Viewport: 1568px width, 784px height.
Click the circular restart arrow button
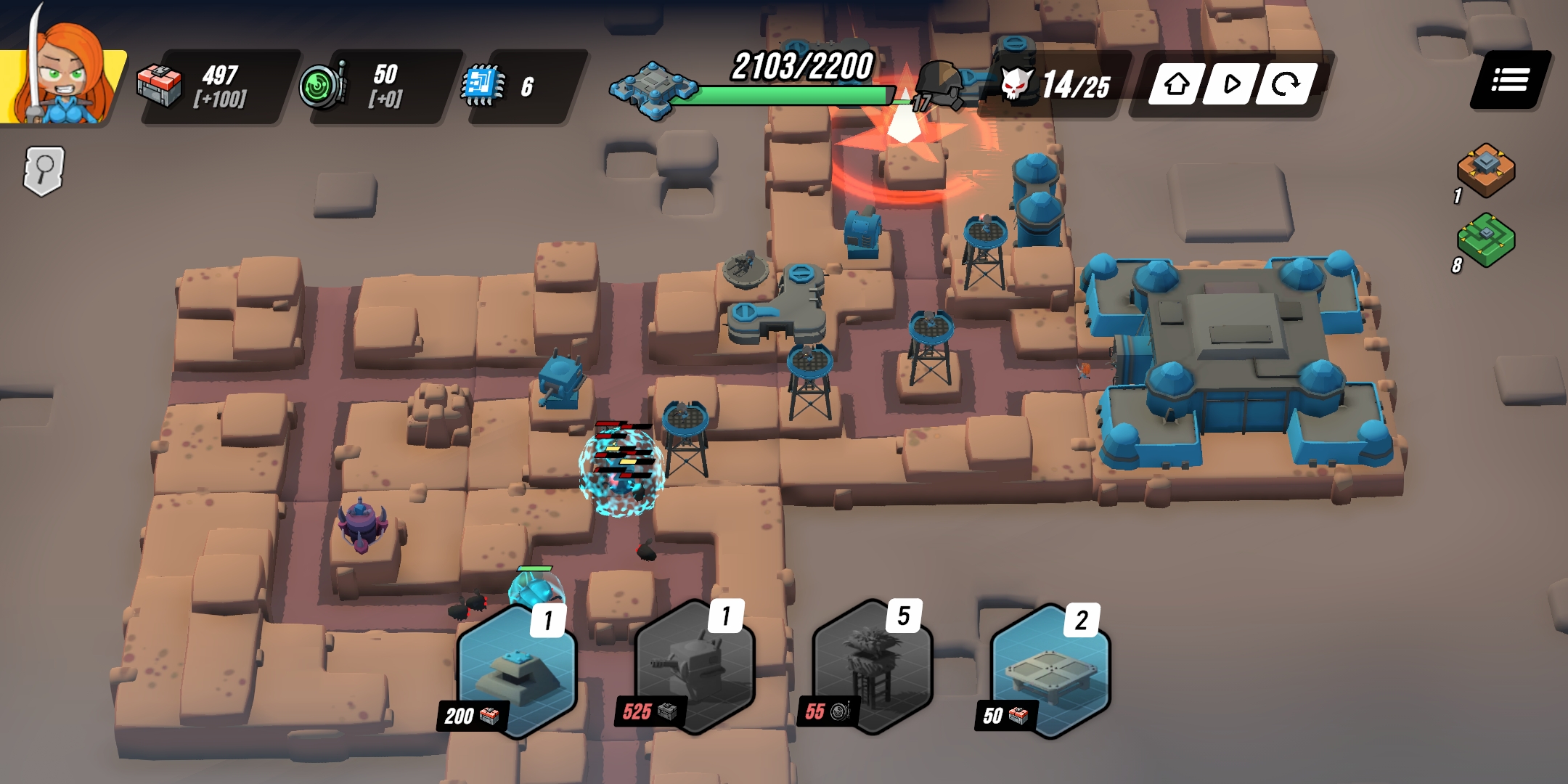point(1286,84)
